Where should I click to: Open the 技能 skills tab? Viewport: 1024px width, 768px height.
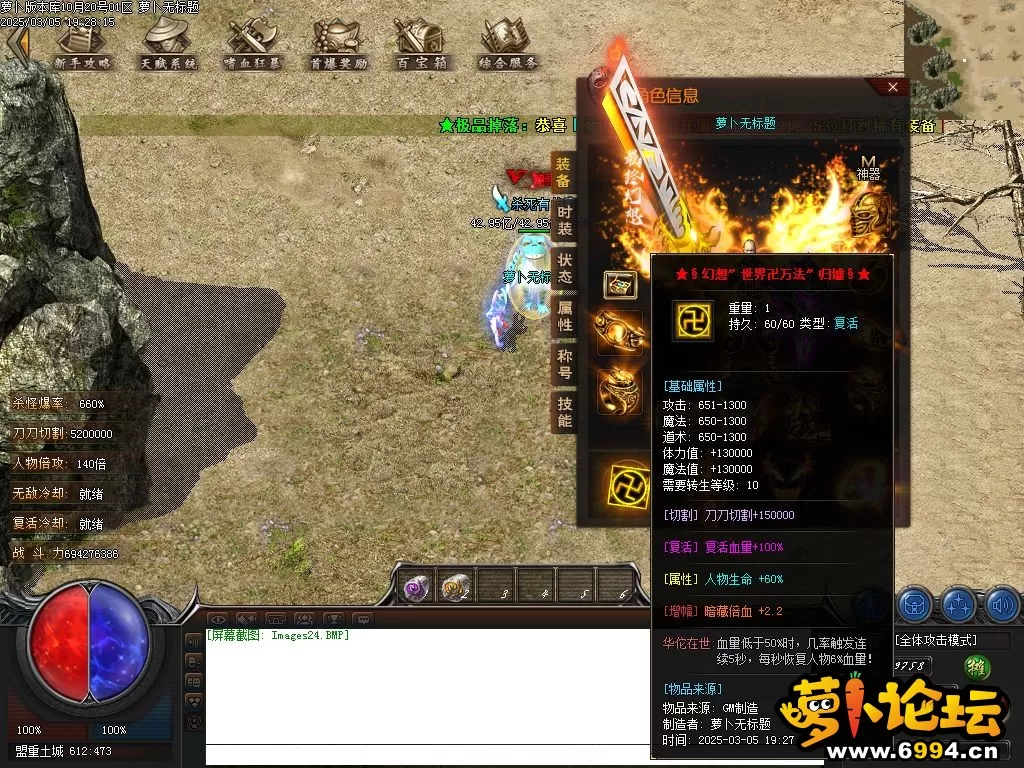click(564, 411)
